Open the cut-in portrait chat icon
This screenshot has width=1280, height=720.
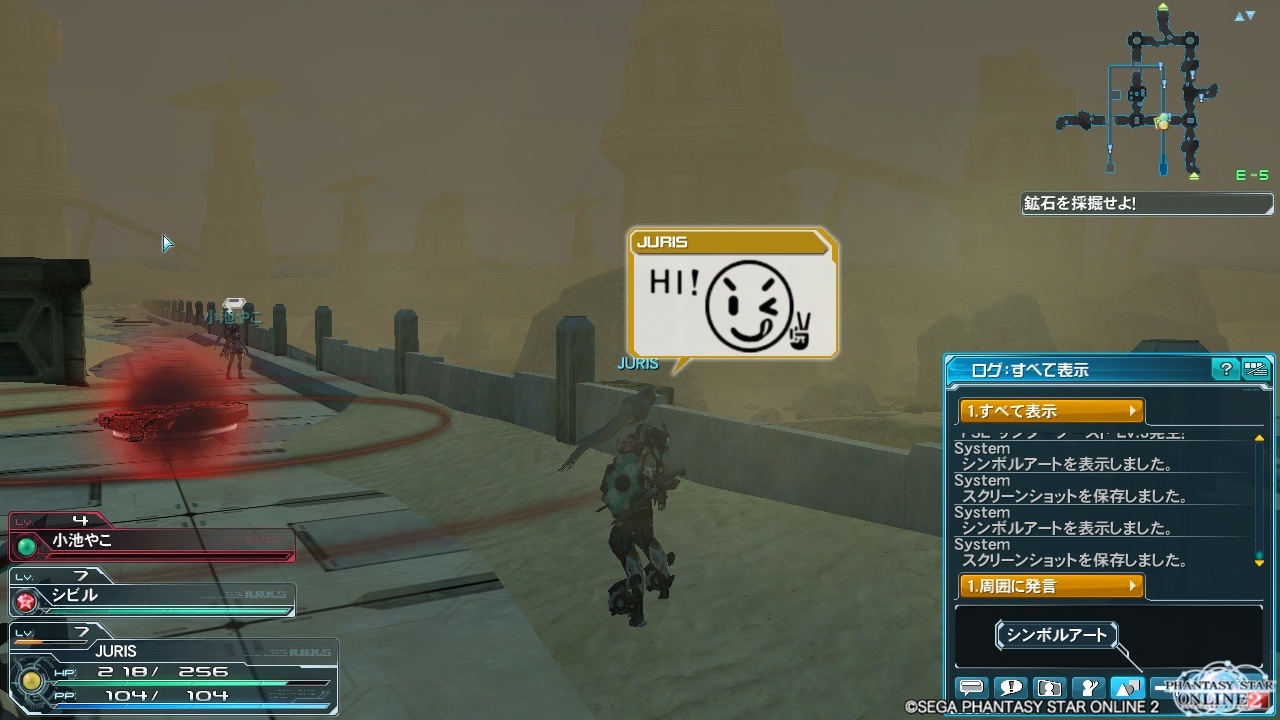coord(1049,688)
